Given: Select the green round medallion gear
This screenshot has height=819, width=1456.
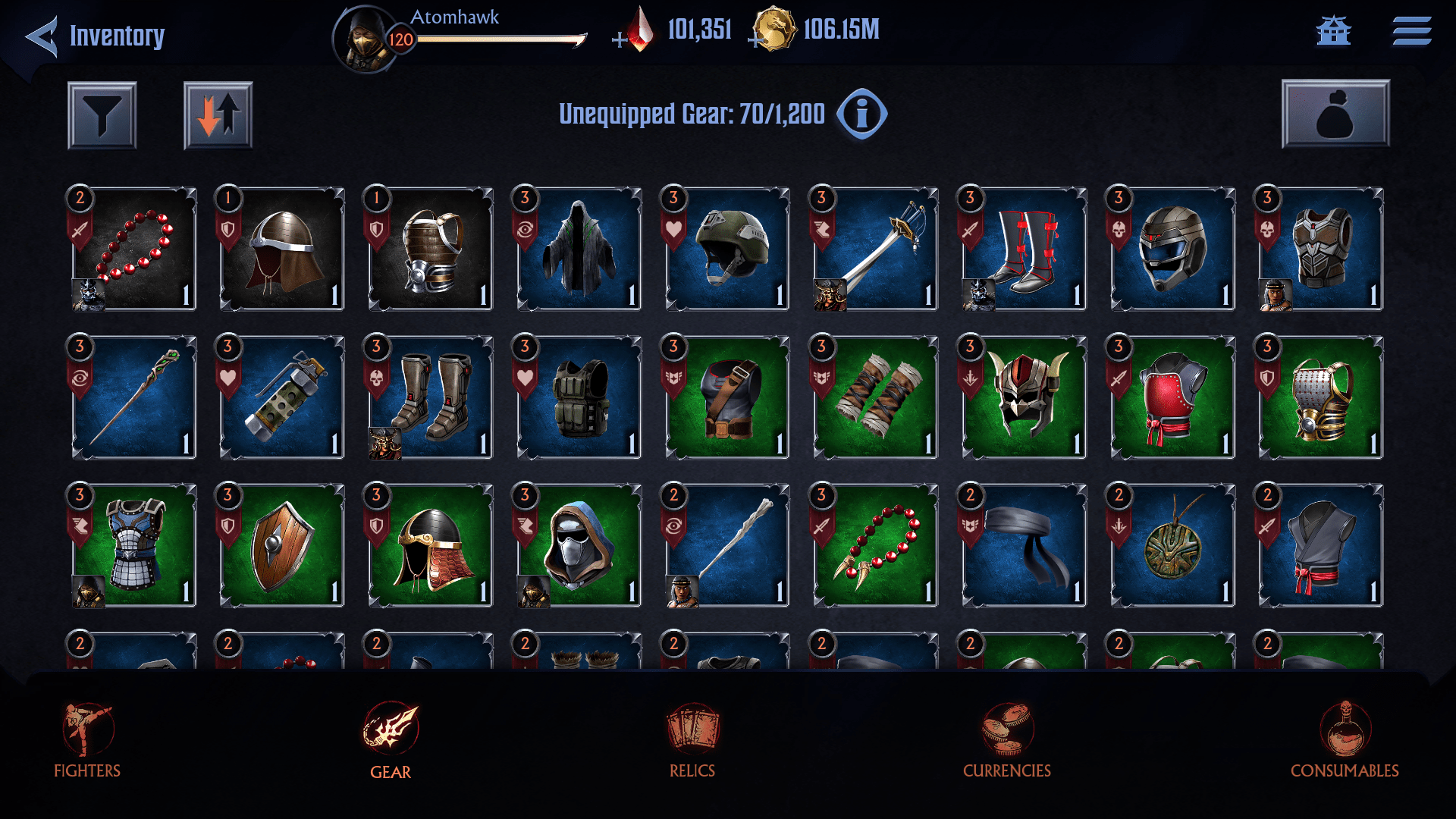Looking at the screenshot, I should [1173, 546].
